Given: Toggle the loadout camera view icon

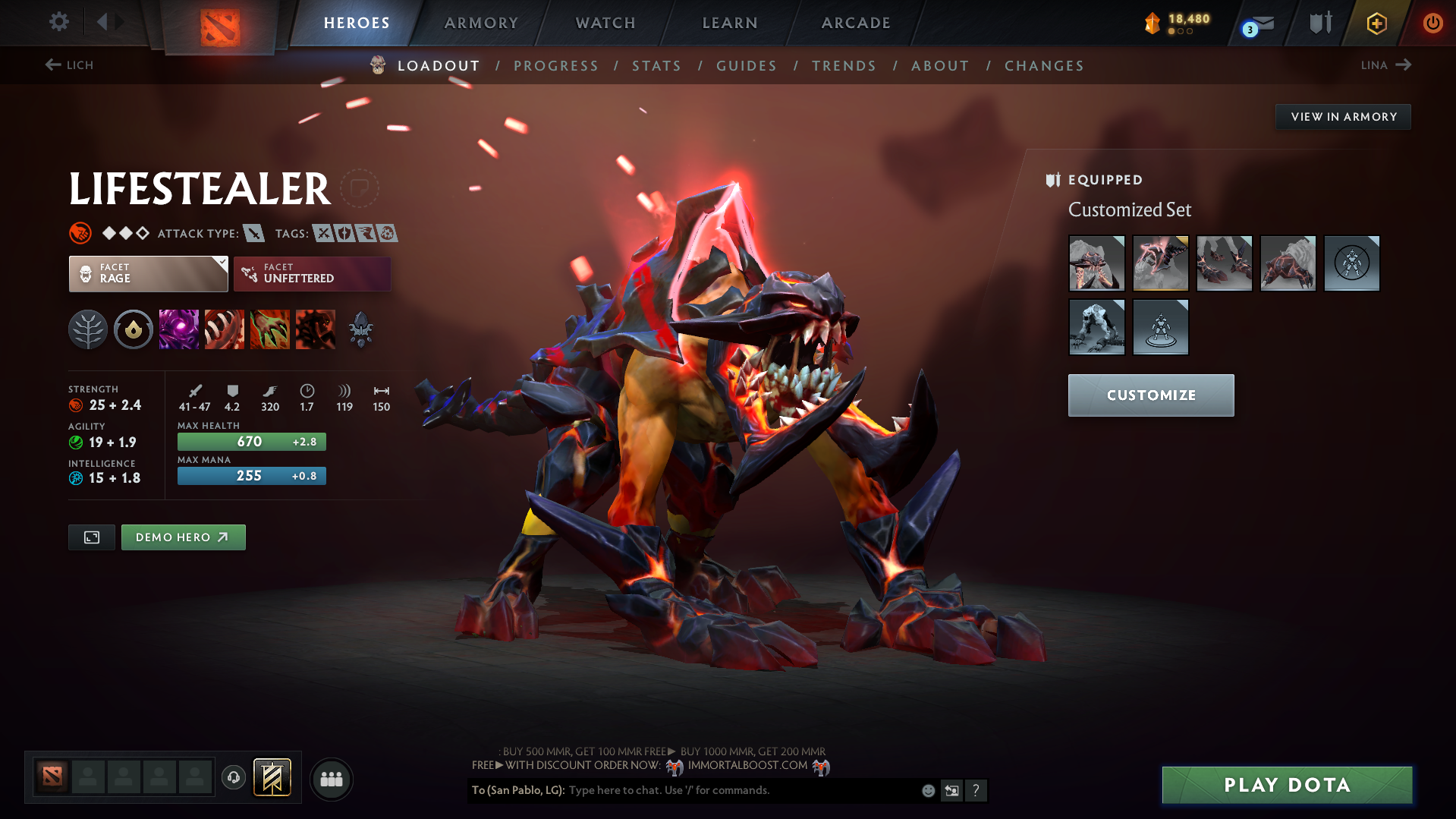Looking at the screenshot, I should (x=91, y=537).
